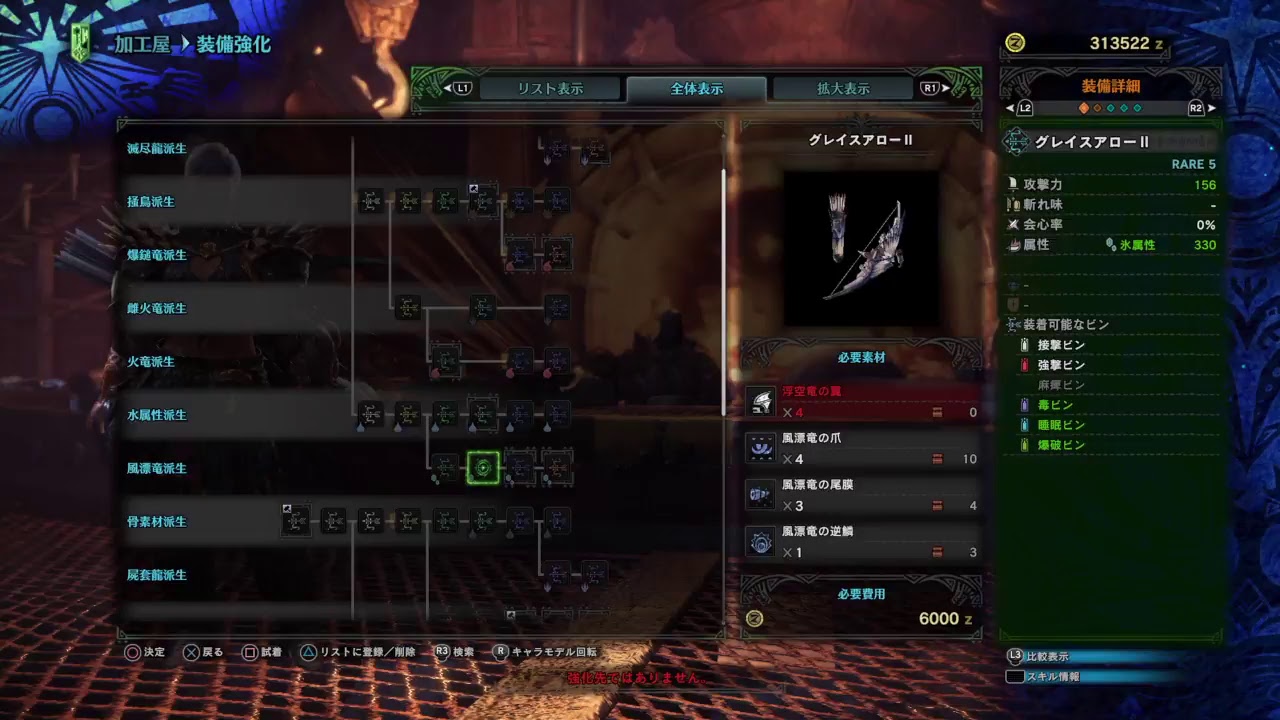
Task: Open the 拡大表示 view tab
Action: (x=845, y=88)
